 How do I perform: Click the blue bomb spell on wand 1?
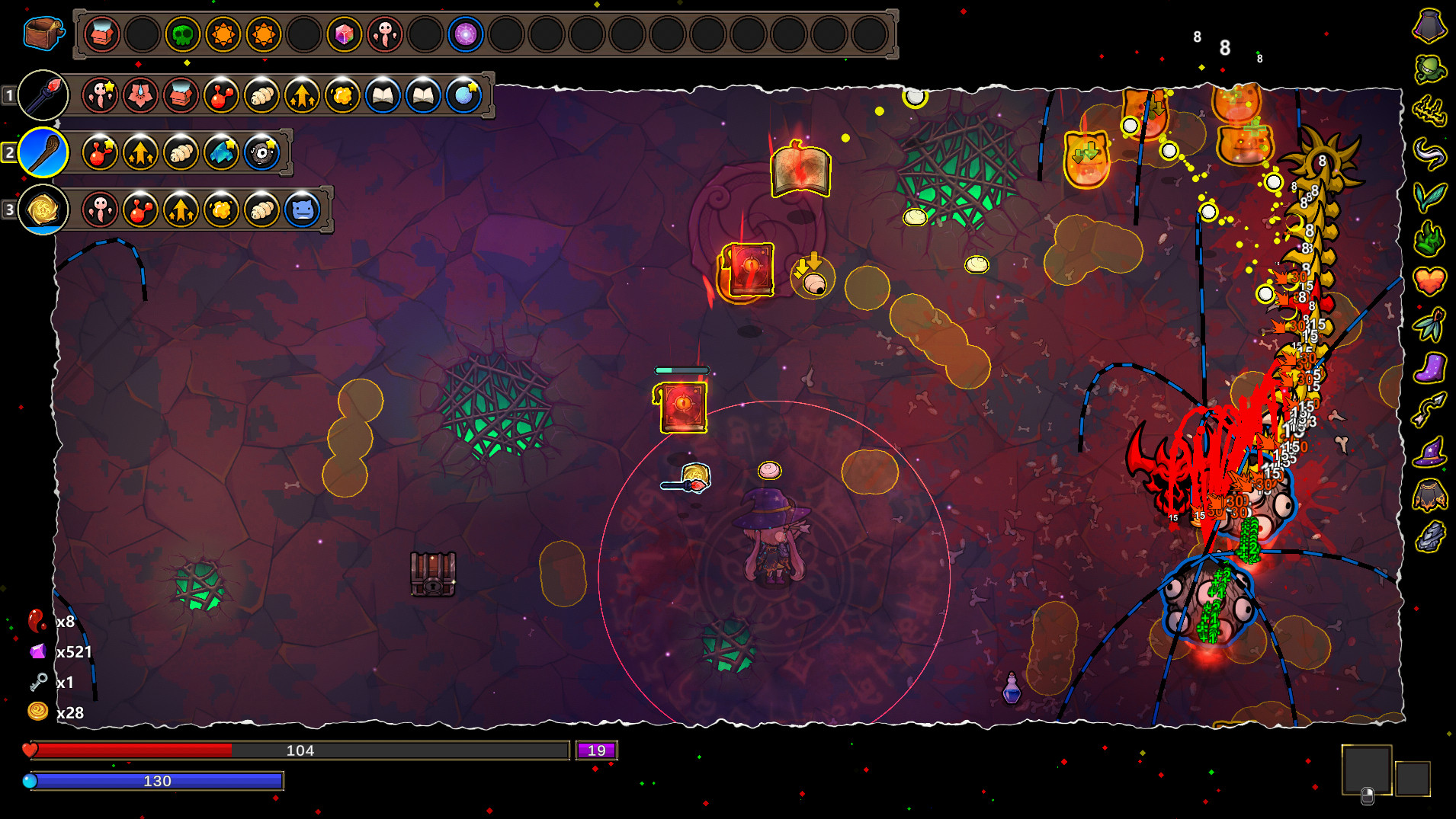(x=463, y=95)
